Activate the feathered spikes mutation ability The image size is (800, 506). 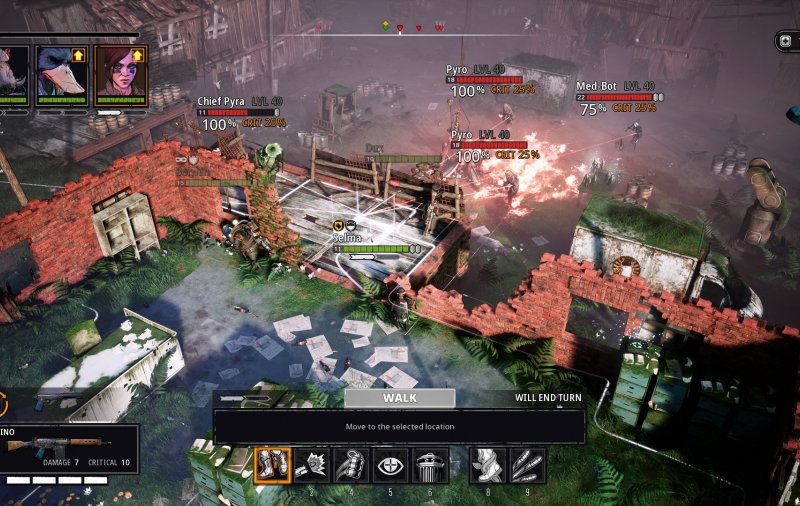(527, 465)
